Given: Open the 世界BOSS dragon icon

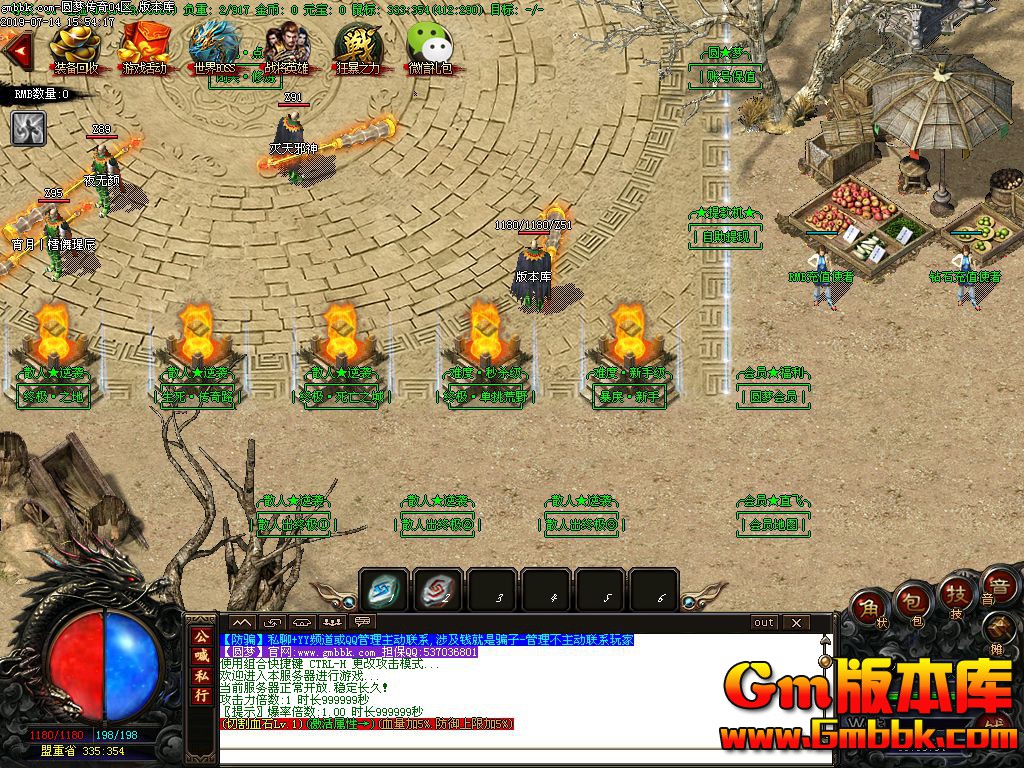Looking at the screenshot, I should click(x=214, y=48).
